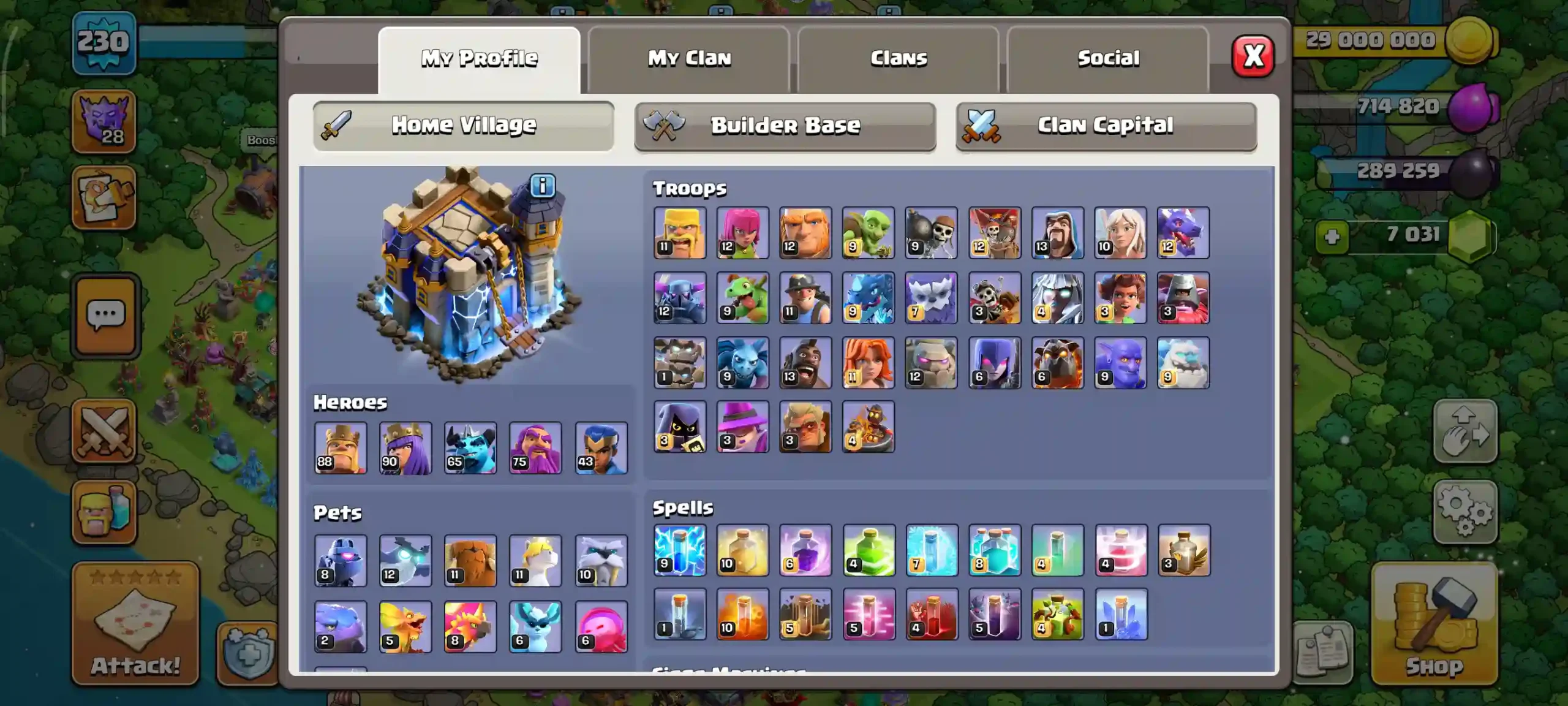Screen dimensions: 1568x706
Task: Open the Social tab
Action: tap(1109, 58)
